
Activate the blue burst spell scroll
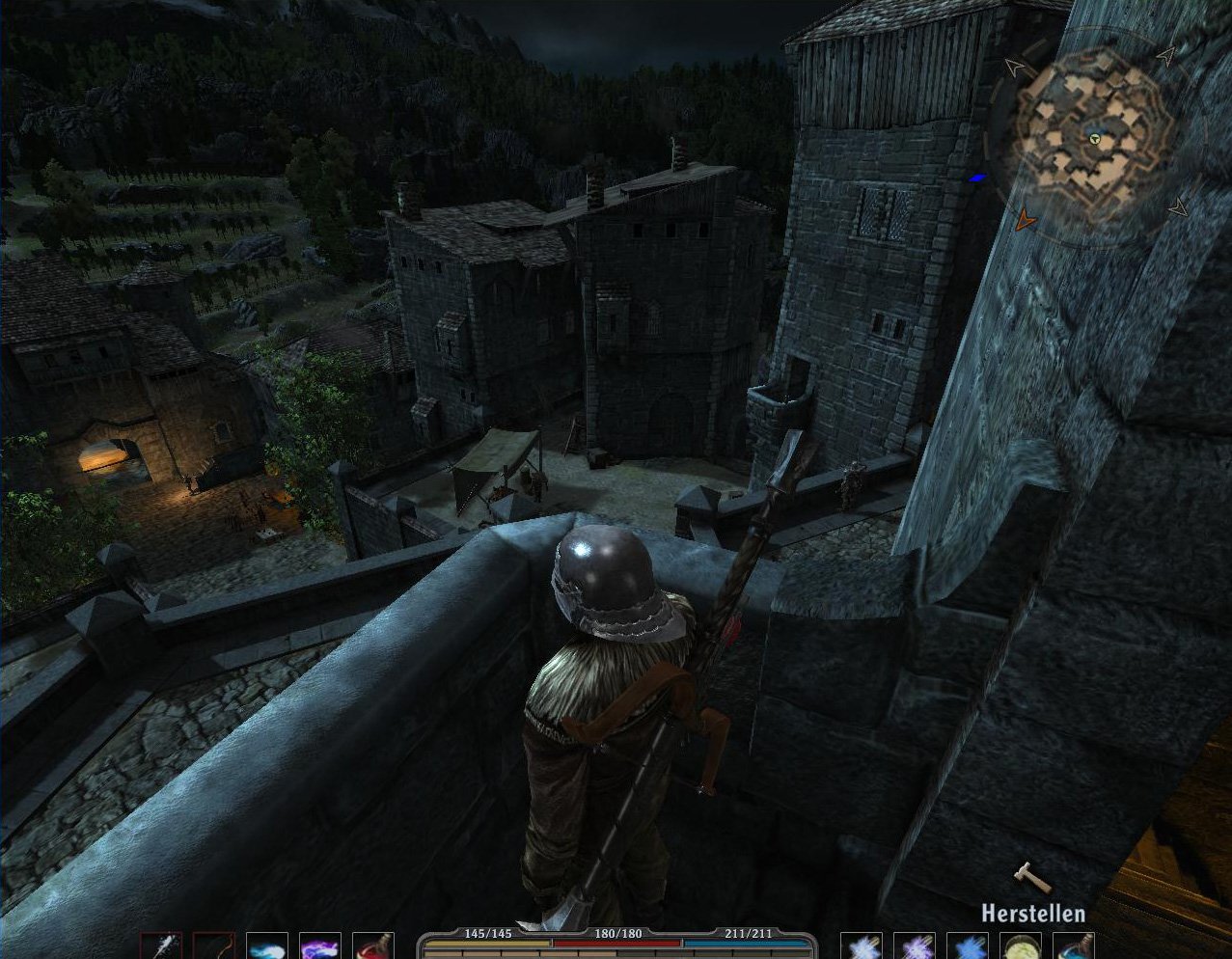pos(967,946)
